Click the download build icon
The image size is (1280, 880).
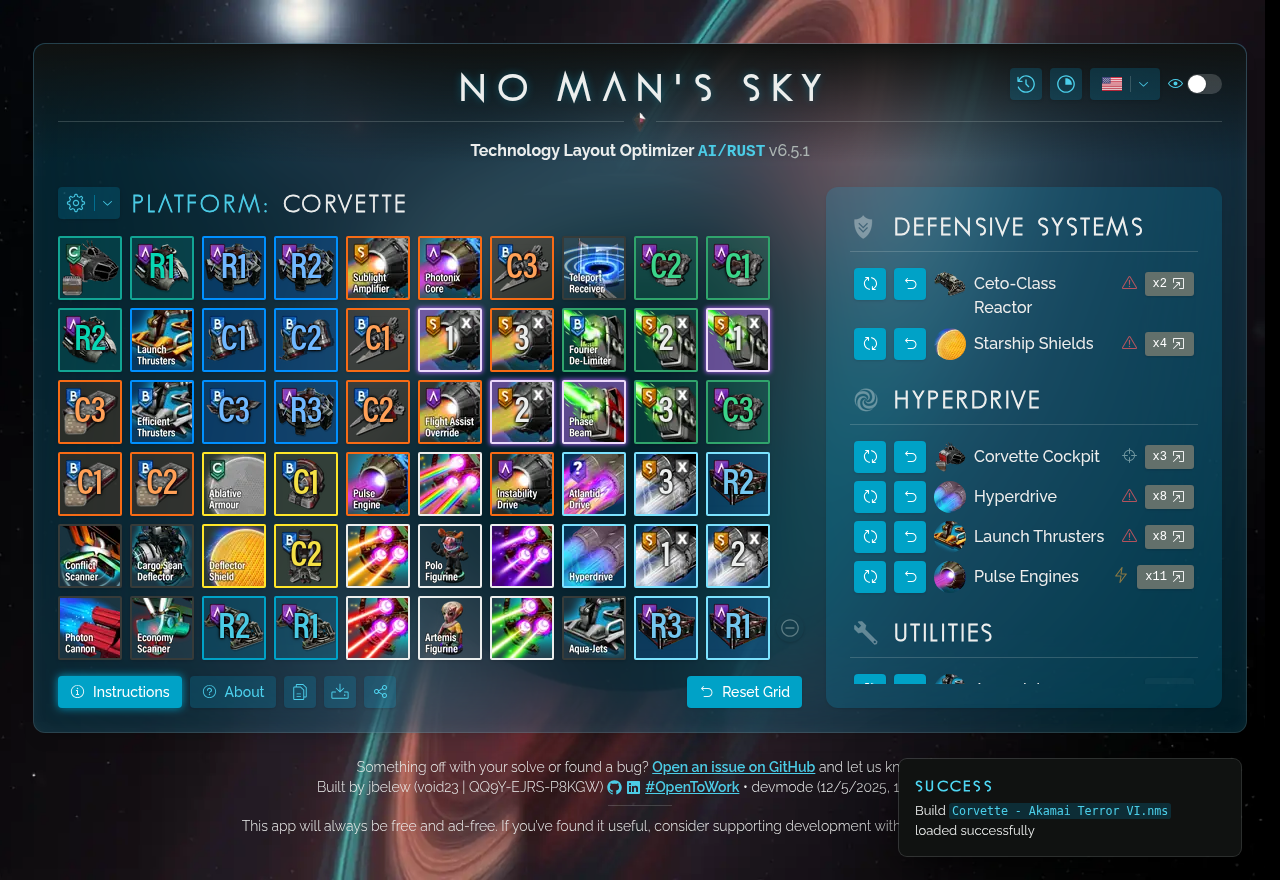[339, 691]
